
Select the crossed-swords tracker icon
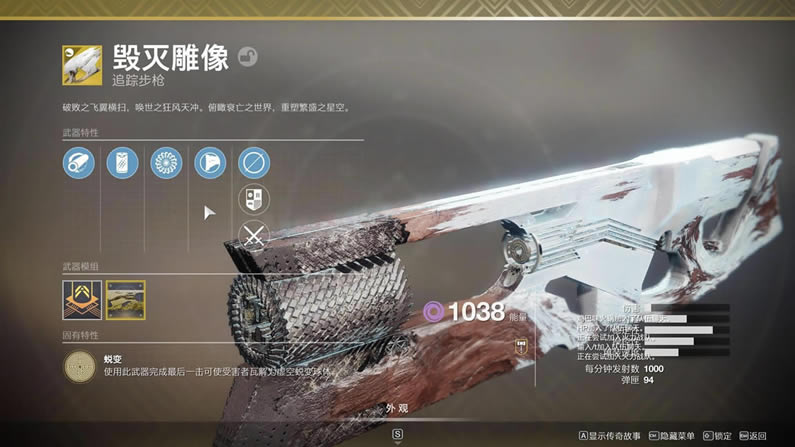point(254,237)
